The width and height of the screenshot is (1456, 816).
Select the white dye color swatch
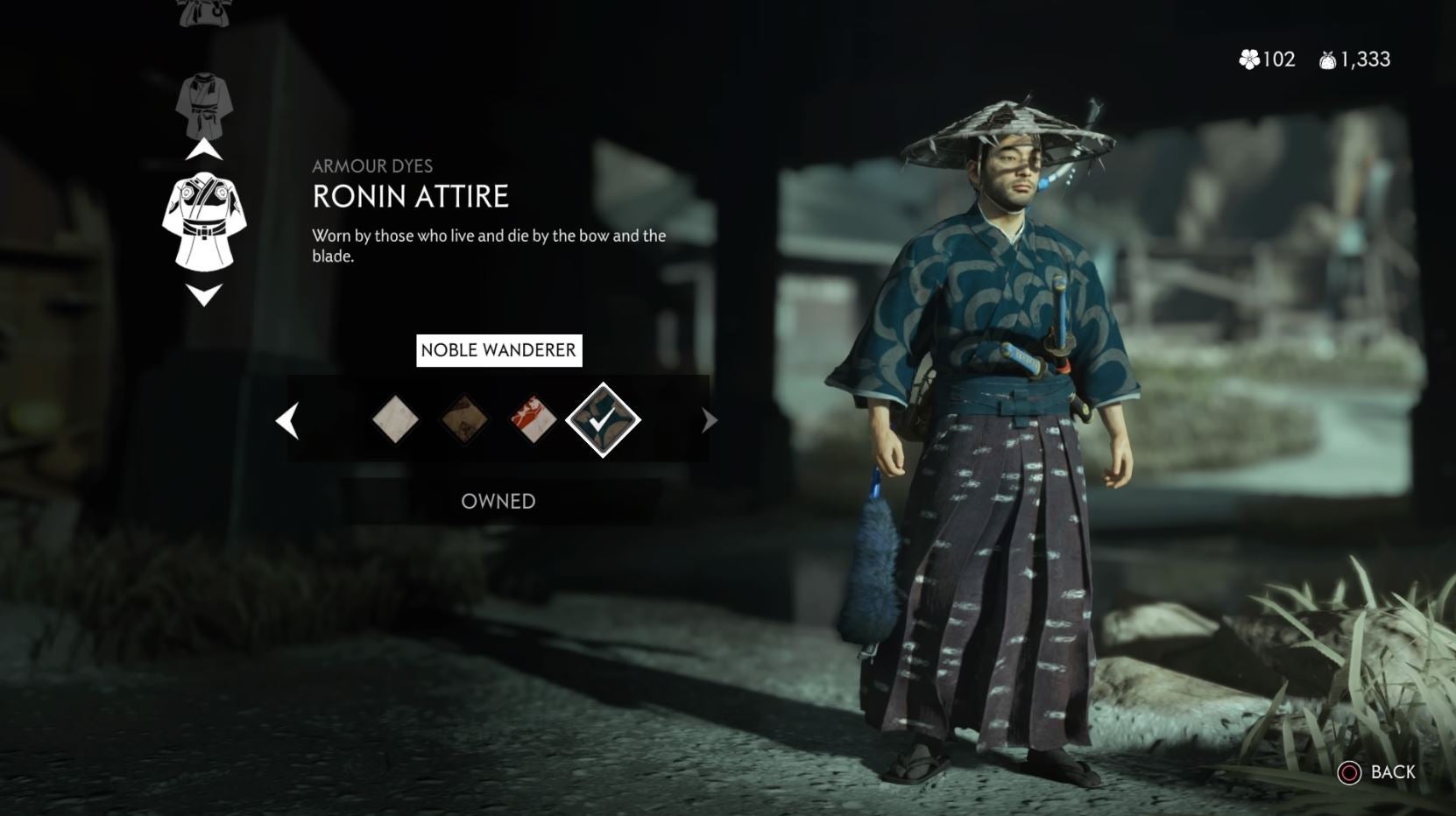pos(394,421)
